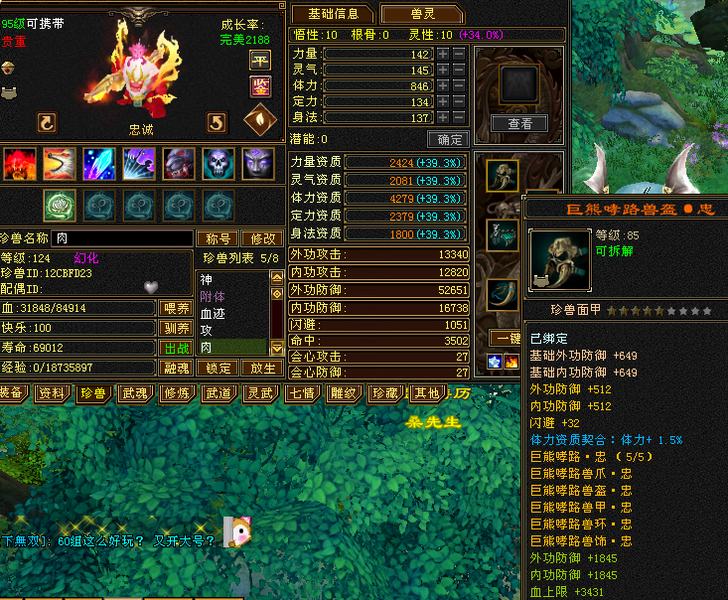Open the 称号 title button
728x600 pixels.
(219, 239)
